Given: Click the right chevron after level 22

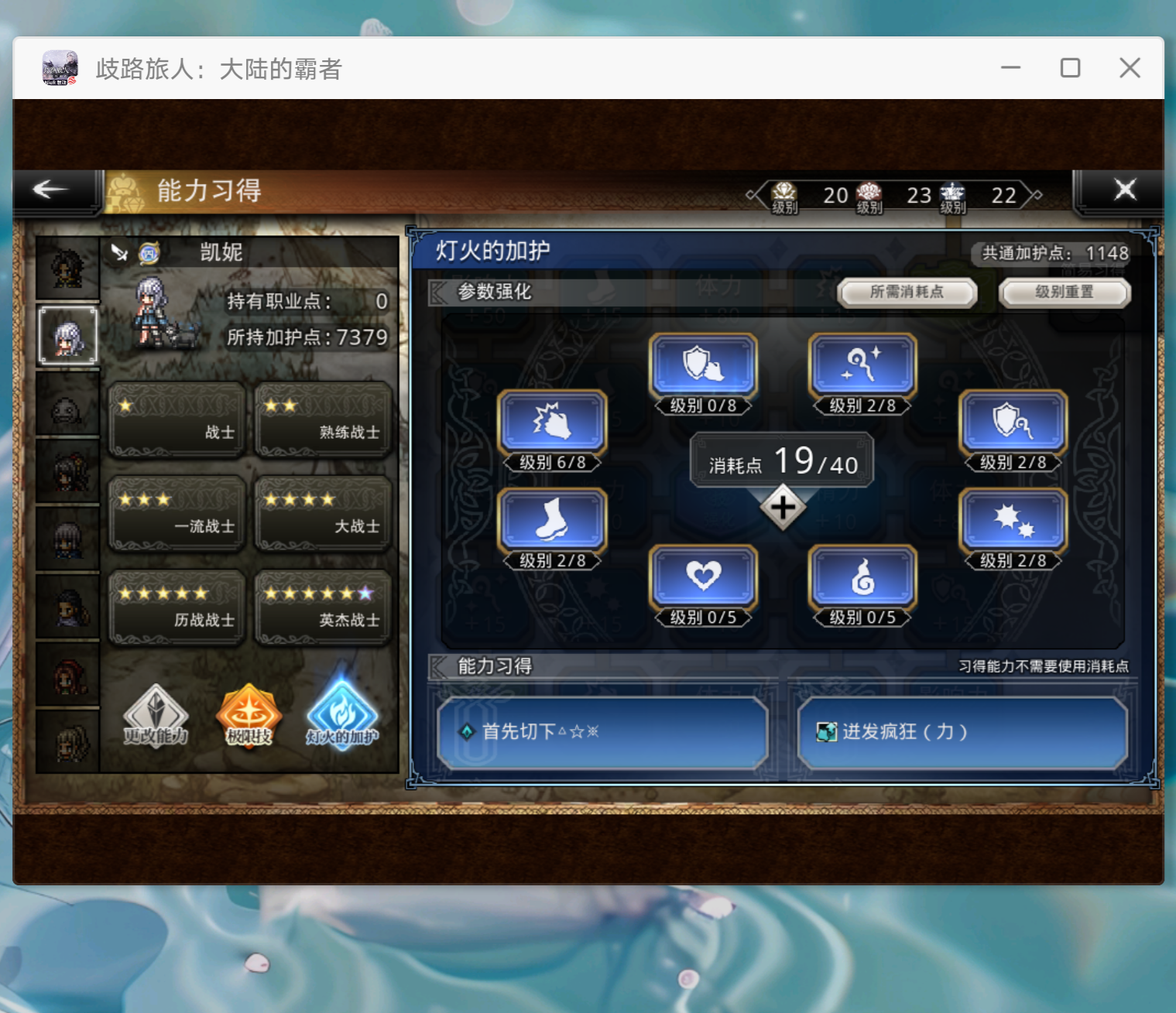Looking at the screenshot, I should tap(1036, 195).
